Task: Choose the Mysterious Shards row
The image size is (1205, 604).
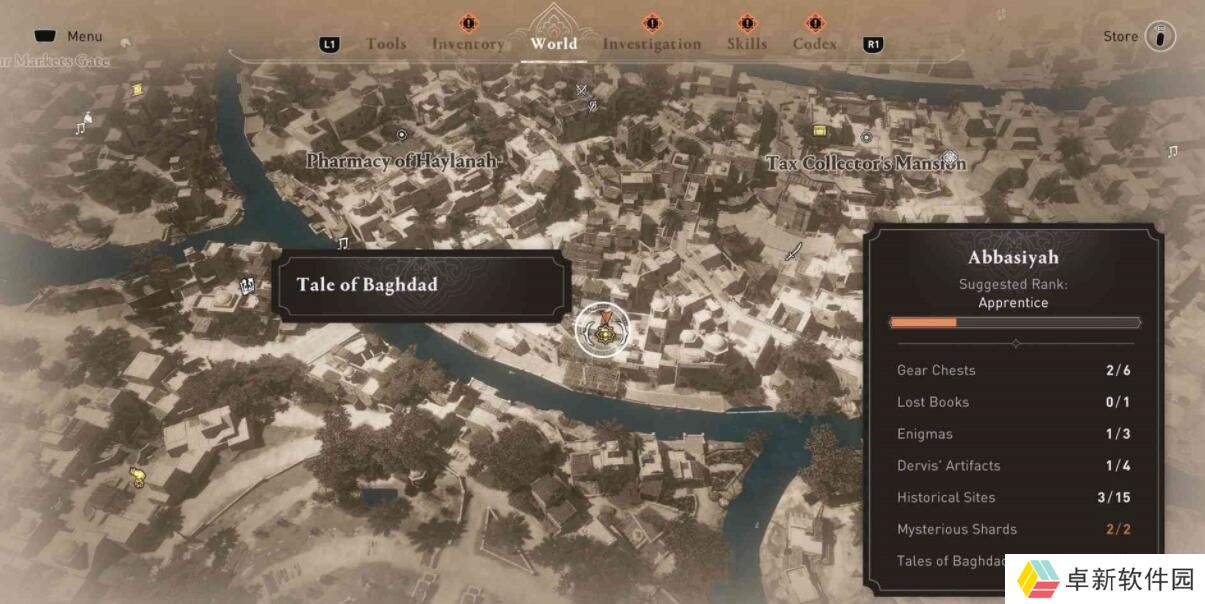Action: coord(1013,529)
